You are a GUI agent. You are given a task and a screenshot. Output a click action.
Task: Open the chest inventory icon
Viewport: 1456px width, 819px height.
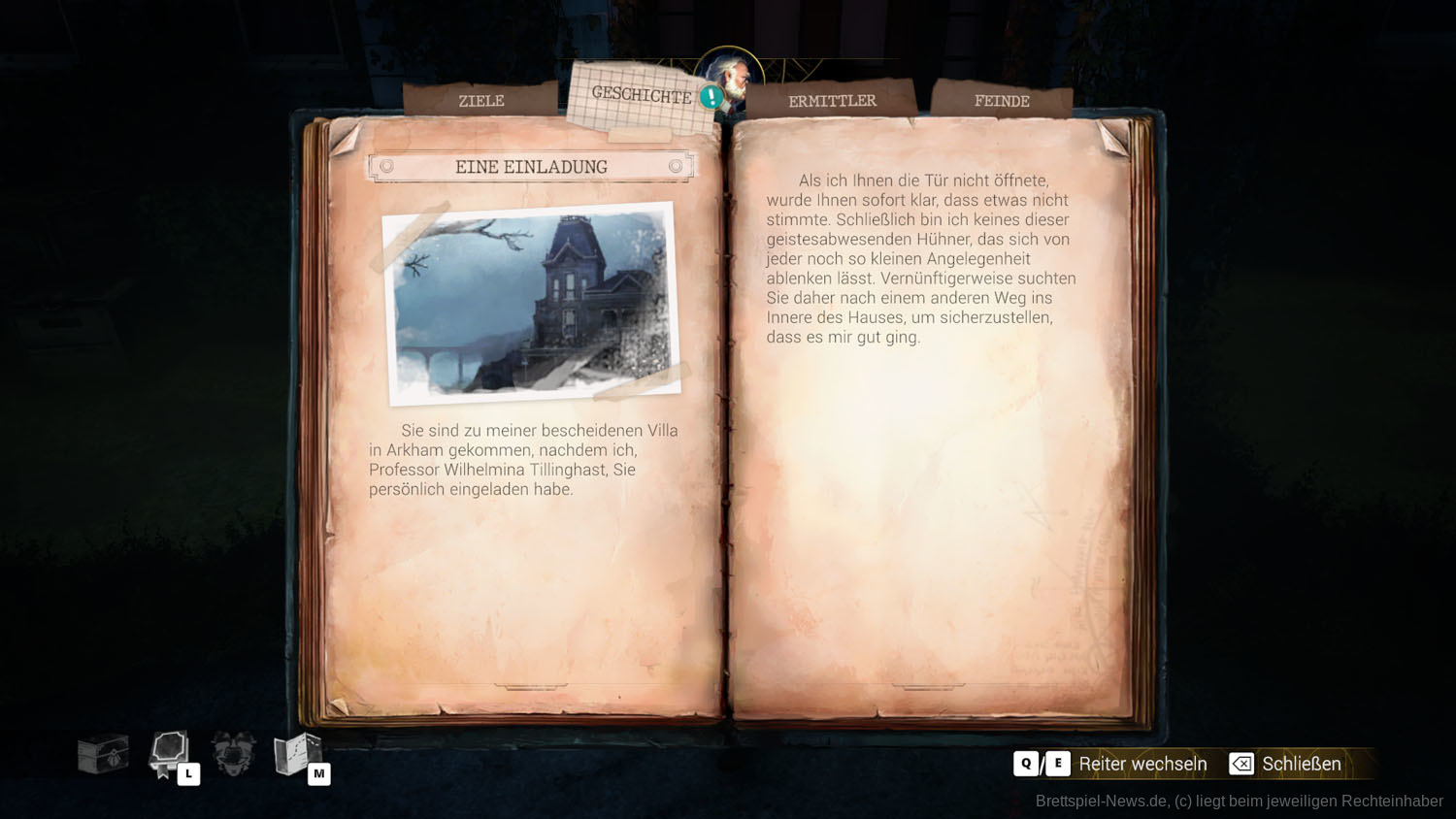click(103, 754)
